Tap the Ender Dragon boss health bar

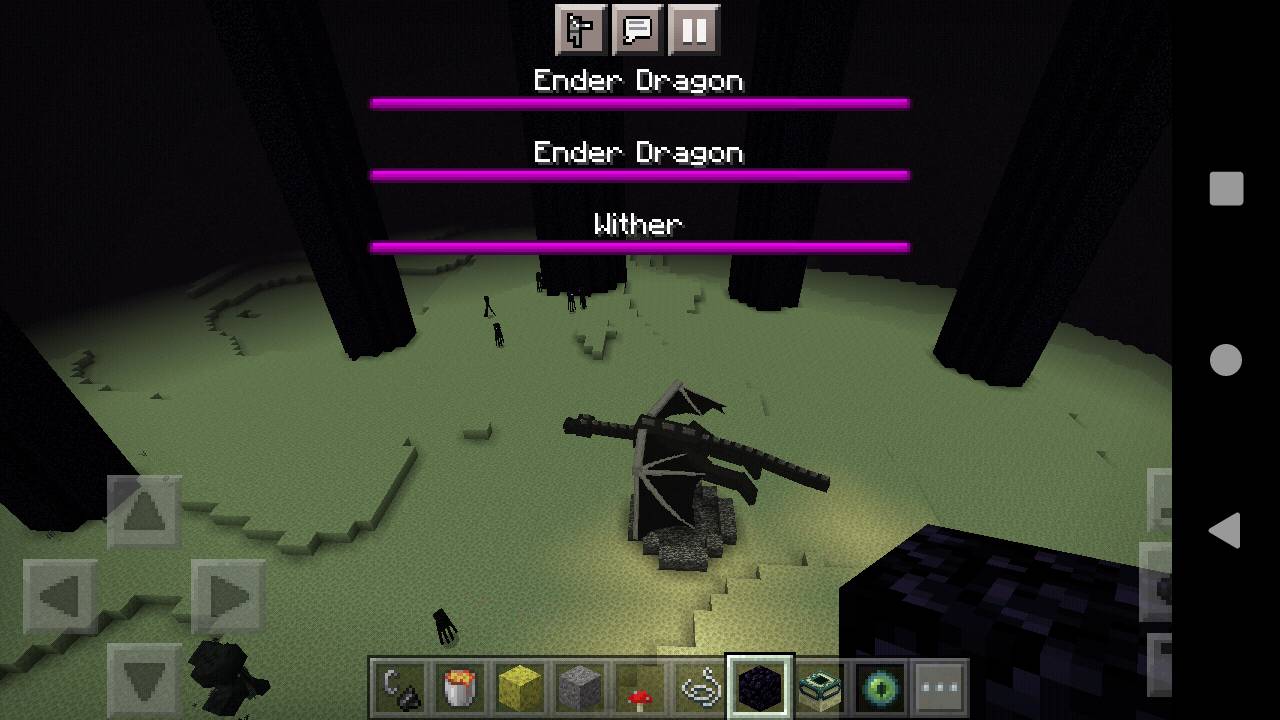[x=639, y=100]
